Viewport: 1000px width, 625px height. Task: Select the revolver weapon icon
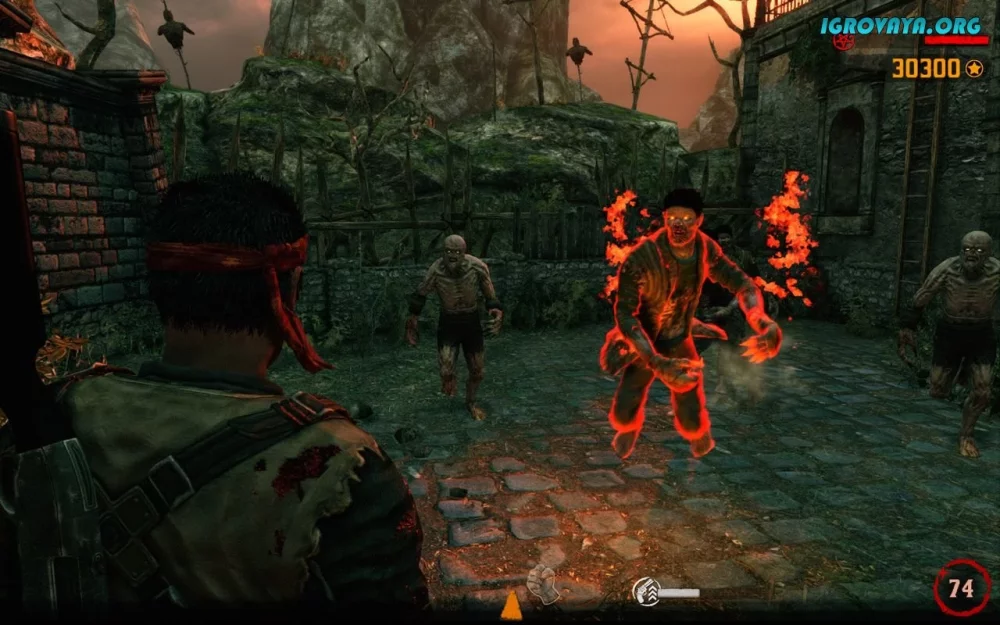(x=647, y=592)
